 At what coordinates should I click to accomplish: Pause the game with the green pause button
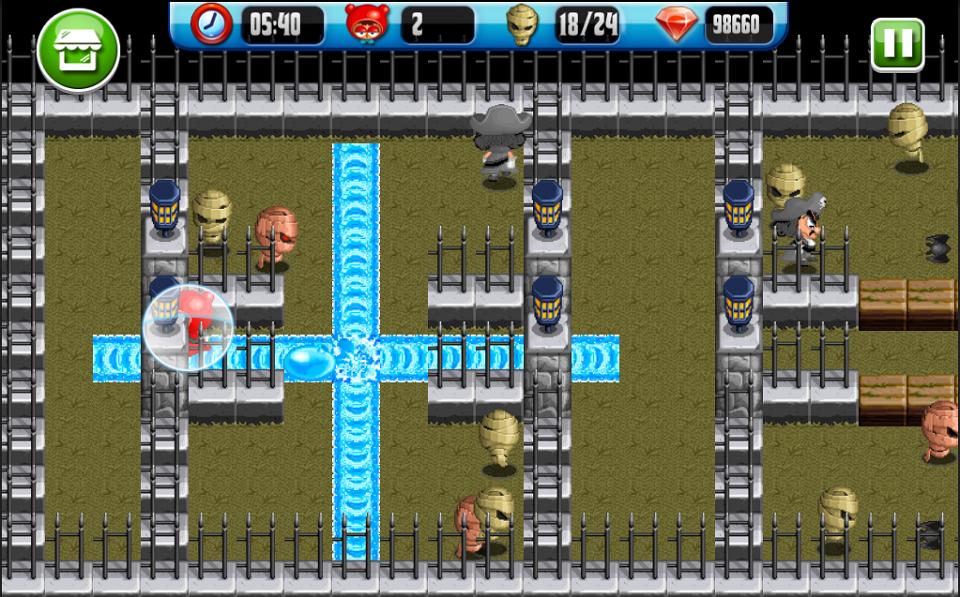pos(896,44)
